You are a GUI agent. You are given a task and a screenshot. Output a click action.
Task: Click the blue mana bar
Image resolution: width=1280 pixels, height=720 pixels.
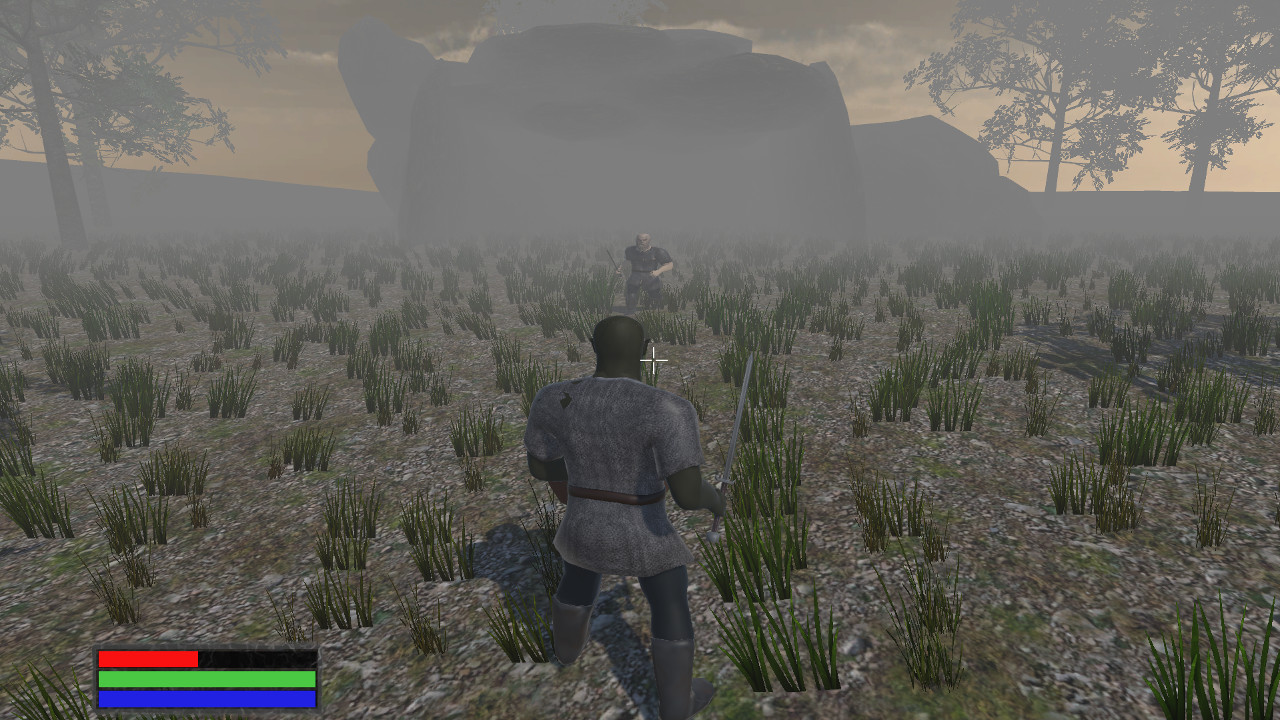[x=205, y=700]
